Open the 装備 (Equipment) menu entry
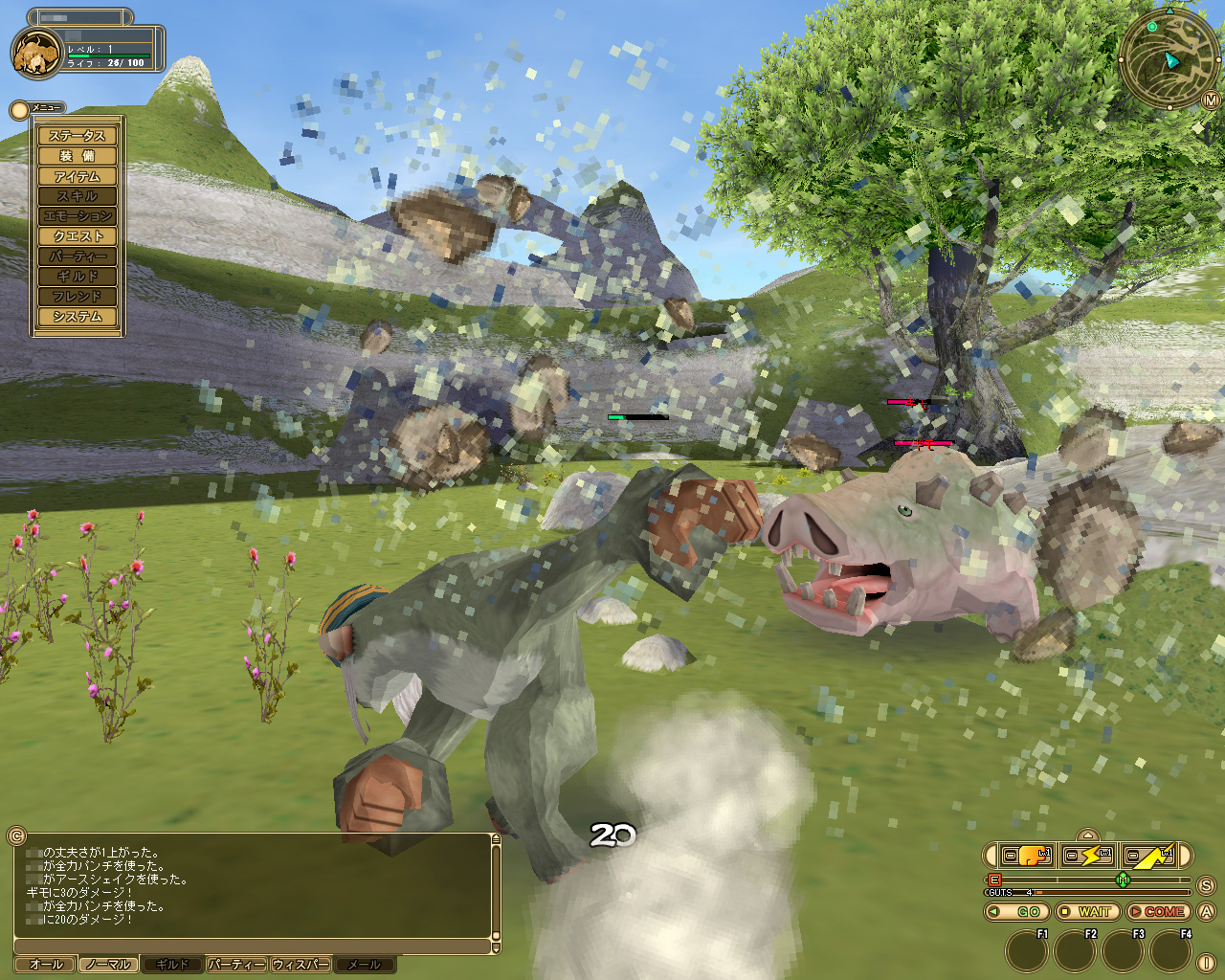This screenshot has width=1225, height=980. pos(78,156)
